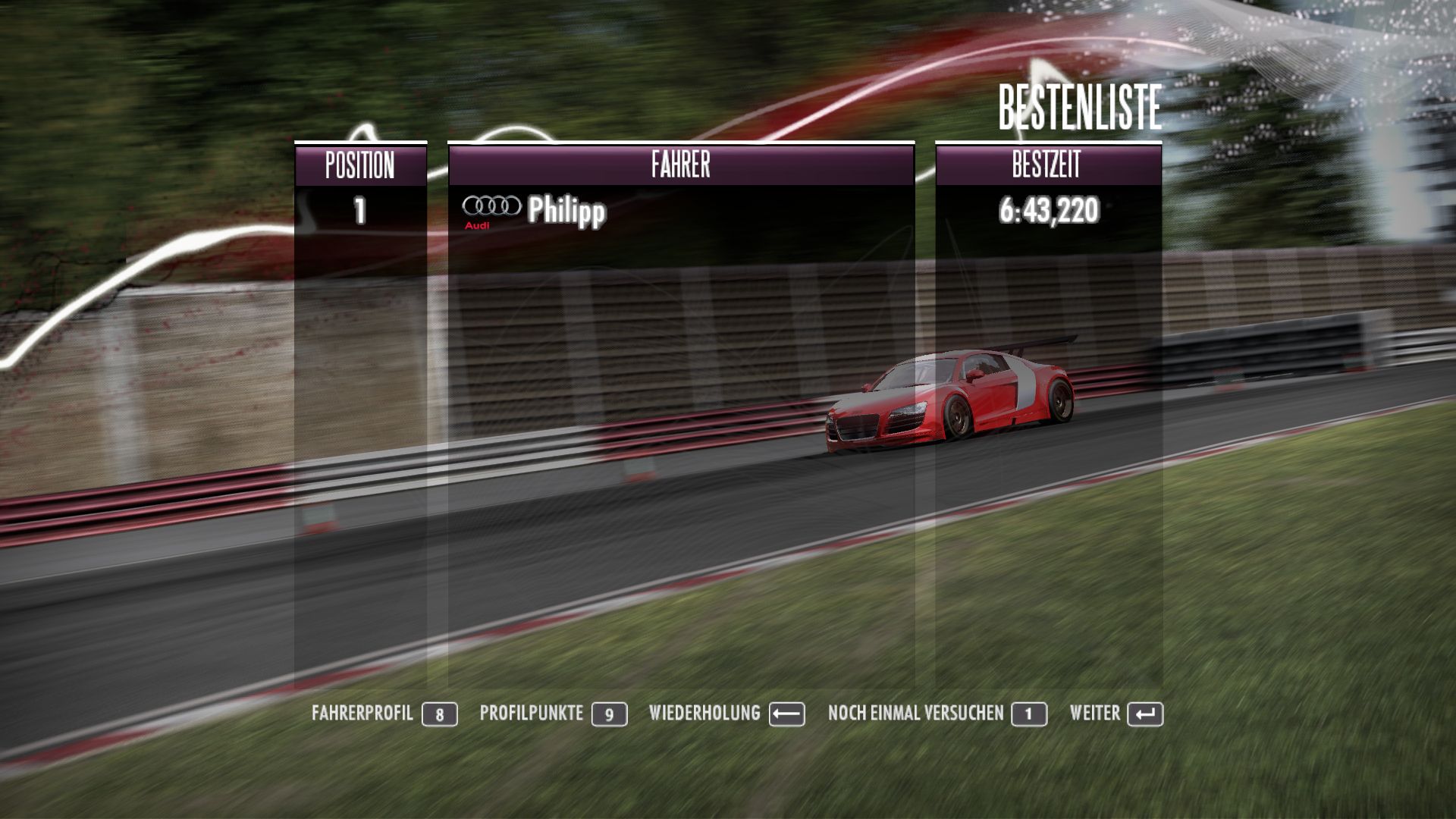Show the Profilpunkte screen
Image resolution: width=1456 pixels, height=819 pixels.
coord(552,714)
